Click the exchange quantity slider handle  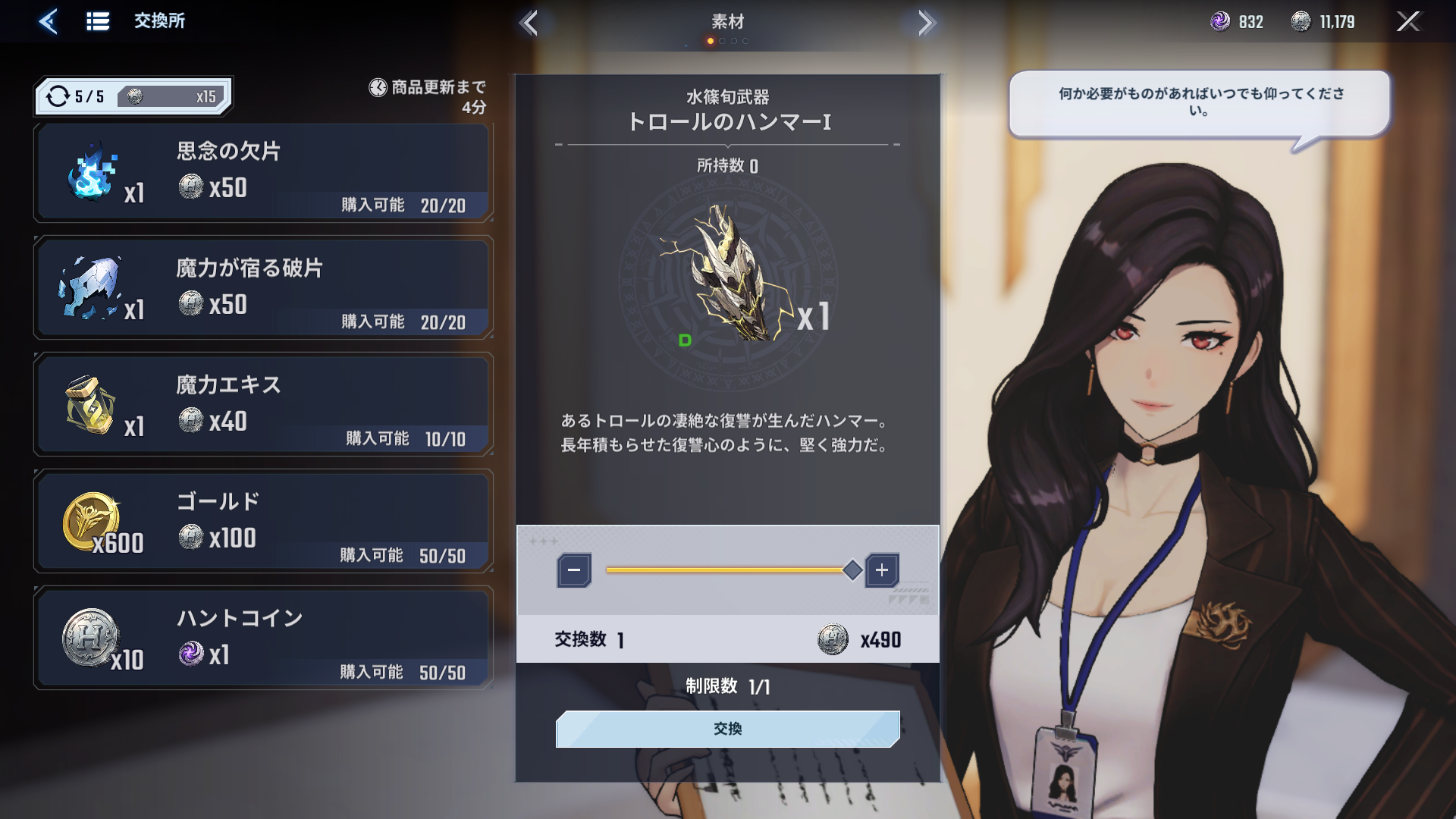coord(852,570)
